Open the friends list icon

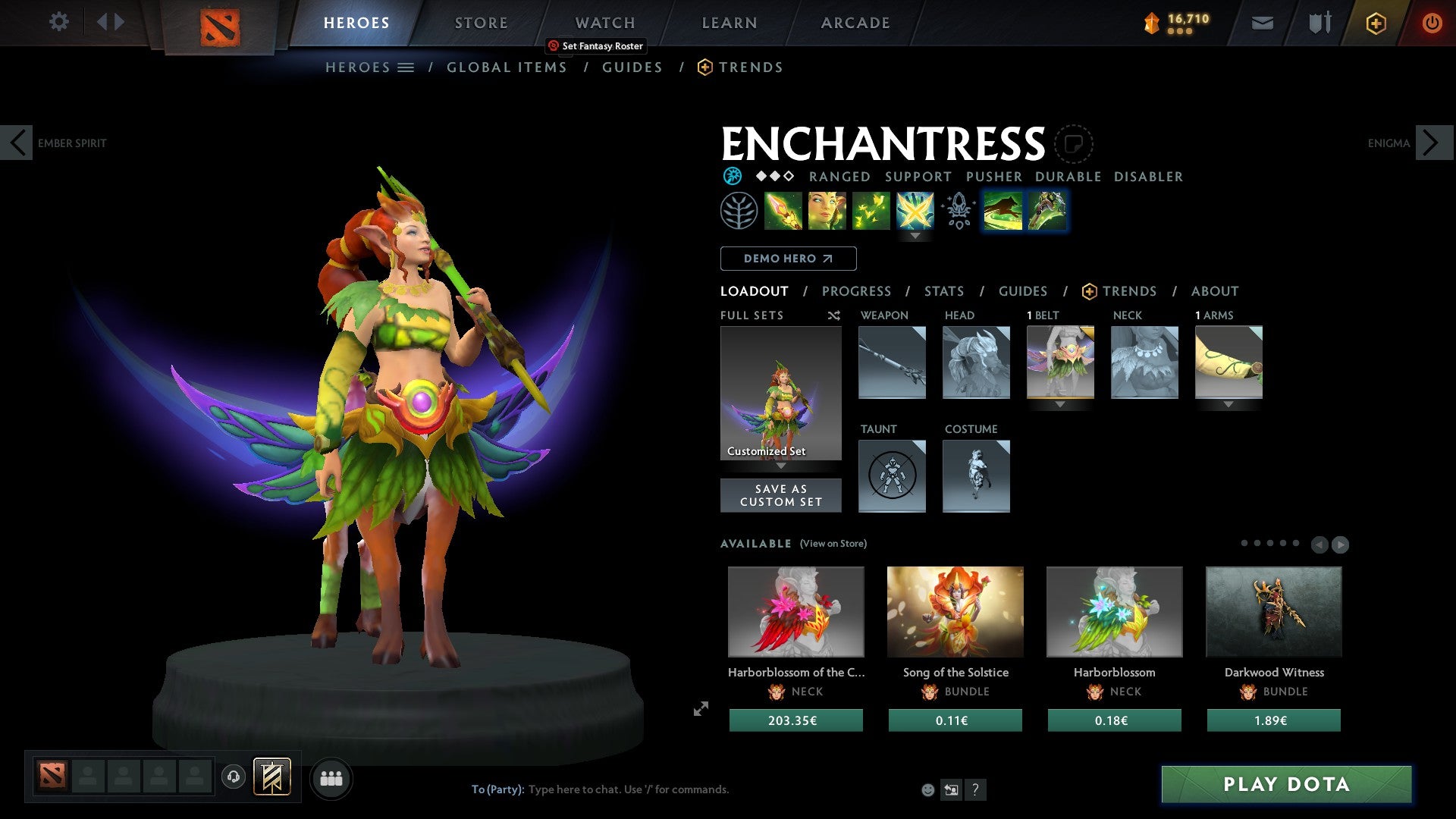(x=331, y=777)
